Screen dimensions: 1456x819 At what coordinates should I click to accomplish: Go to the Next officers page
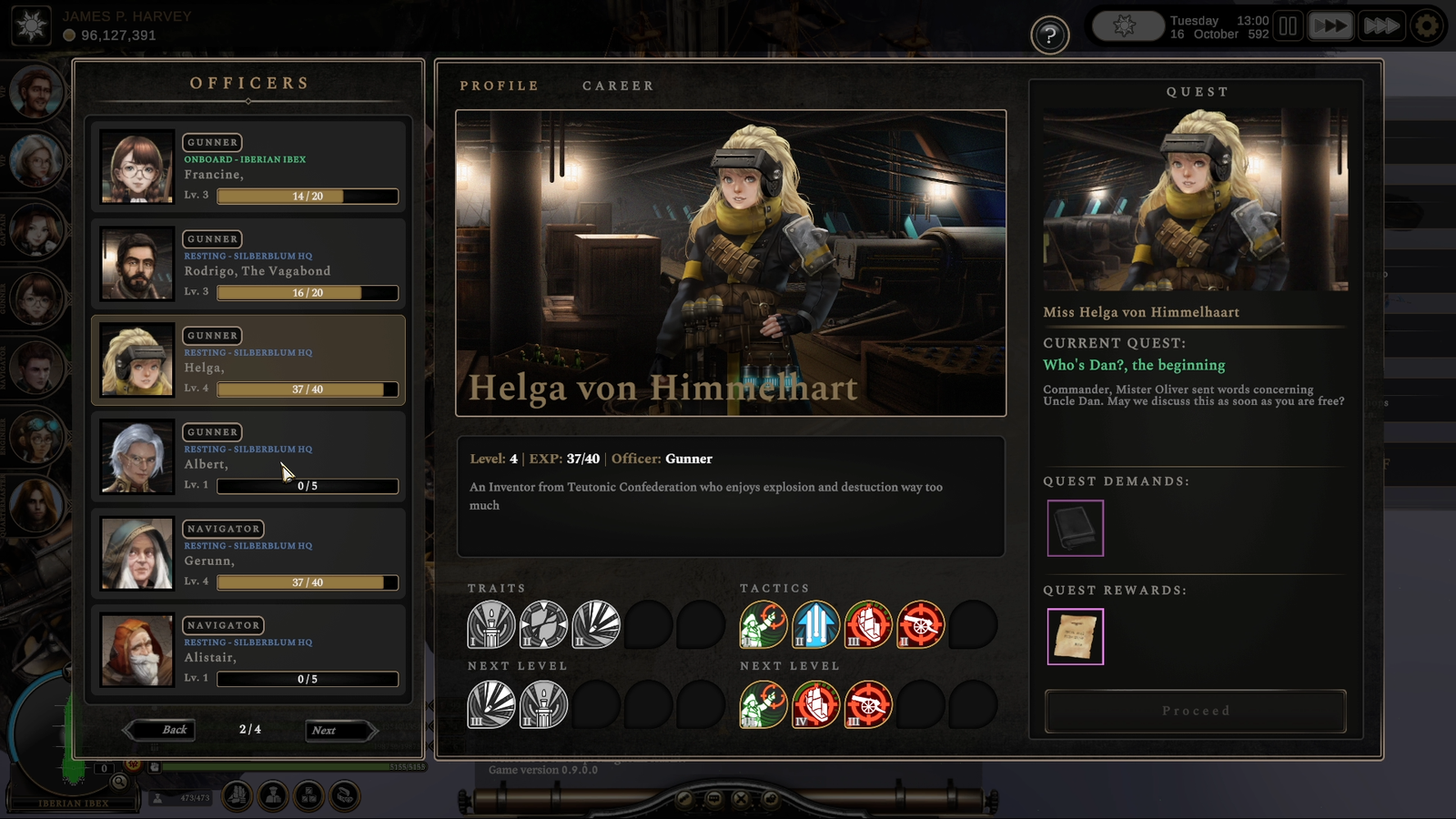339,730
